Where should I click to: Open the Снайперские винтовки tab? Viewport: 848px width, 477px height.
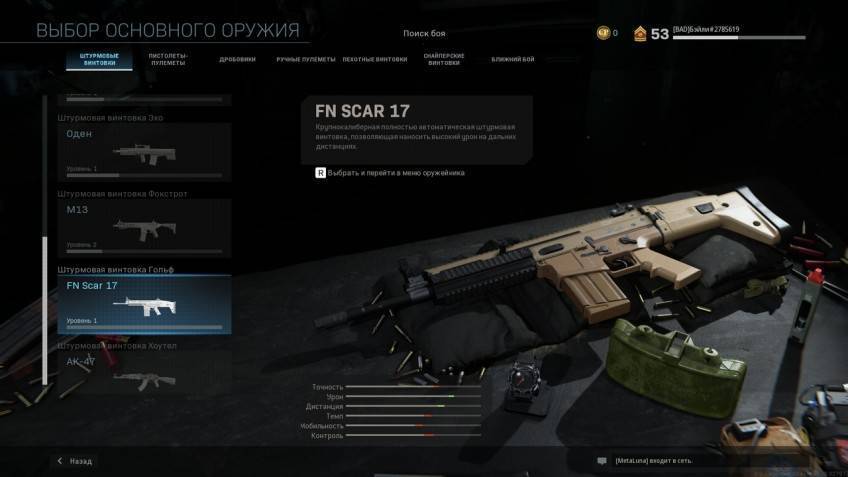[x=444, y=59]
